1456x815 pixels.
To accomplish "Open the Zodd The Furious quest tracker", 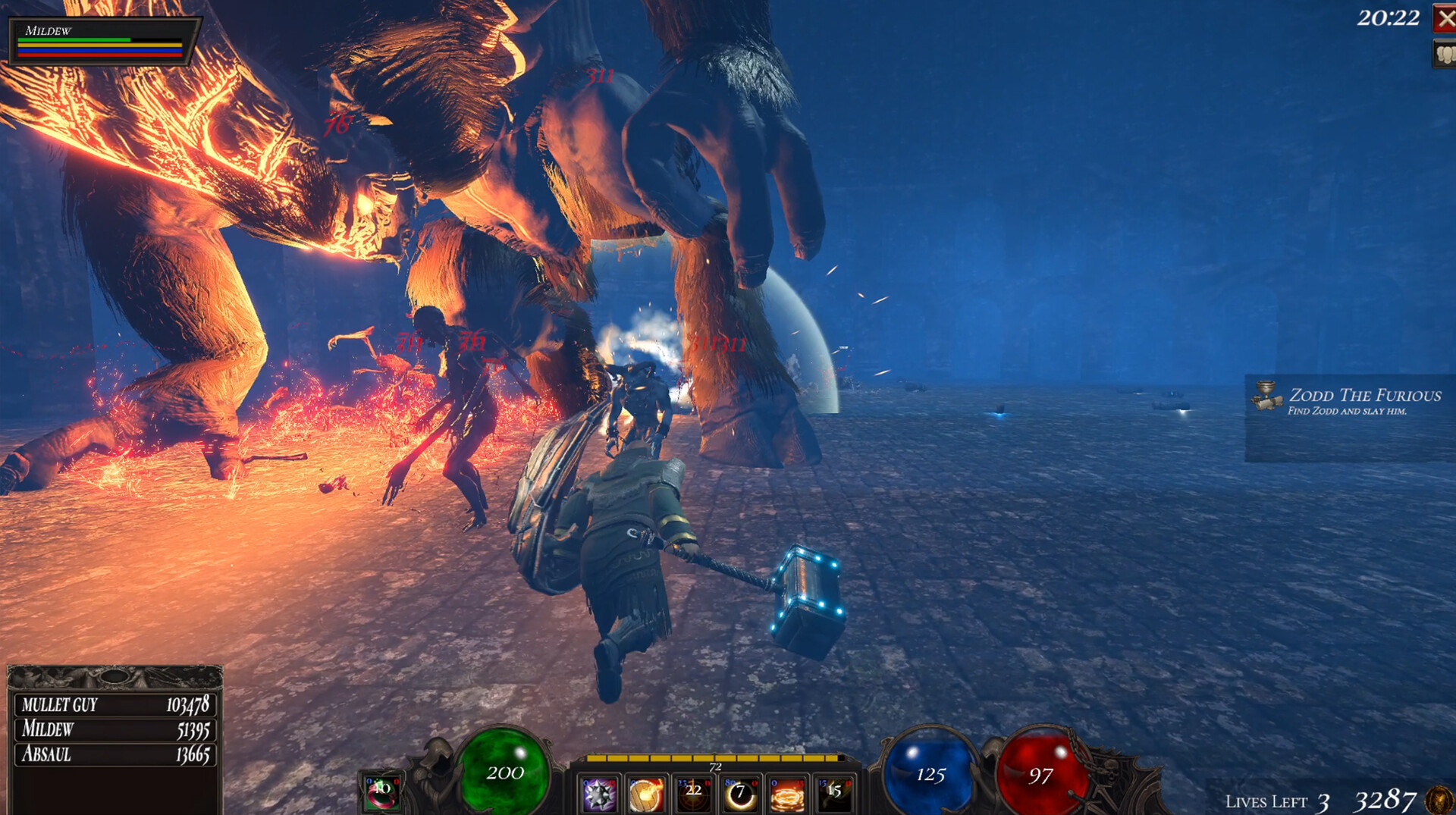I will coord(1349,402).
